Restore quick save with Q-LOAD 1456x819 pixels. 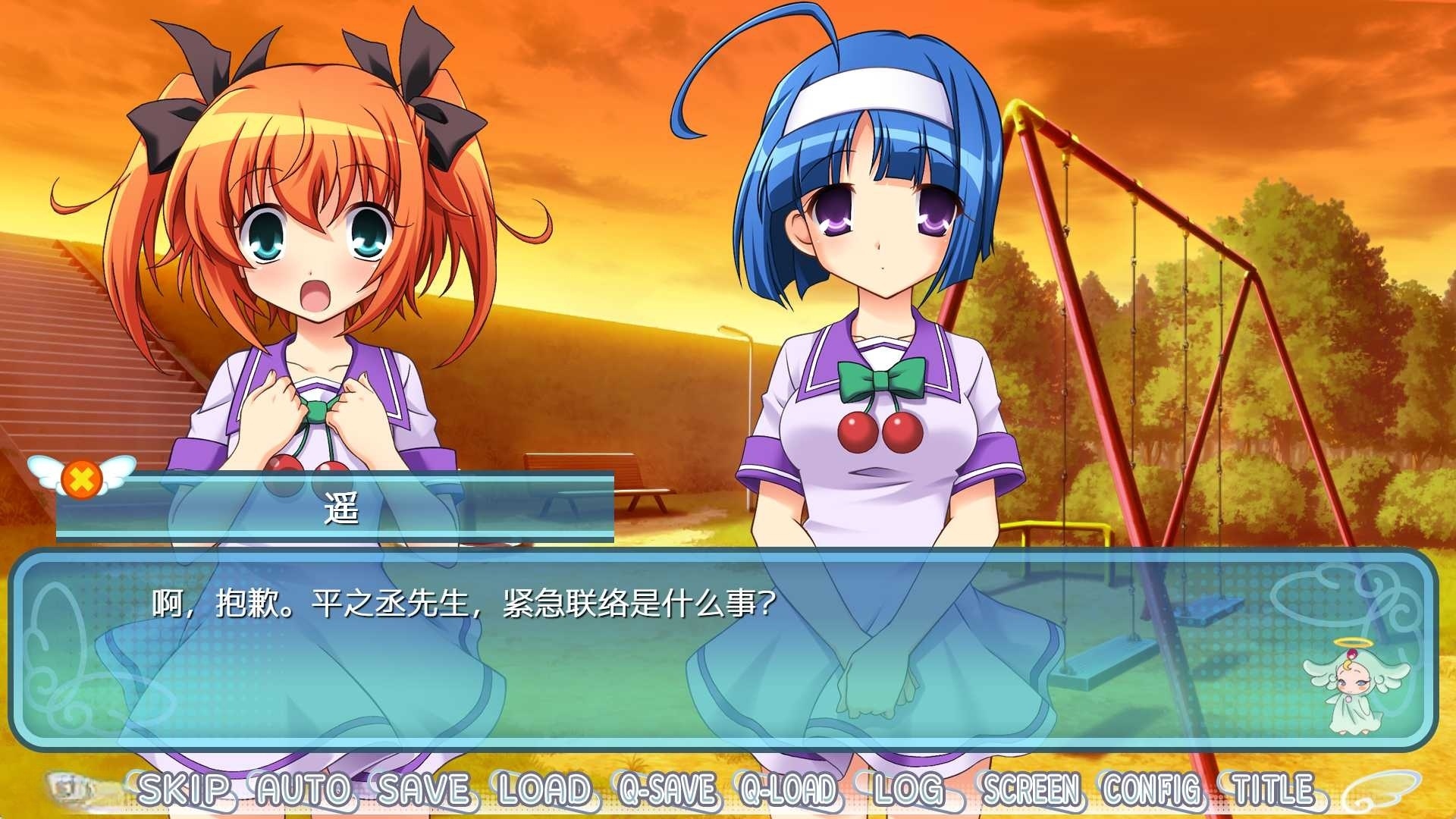[789, 790]
